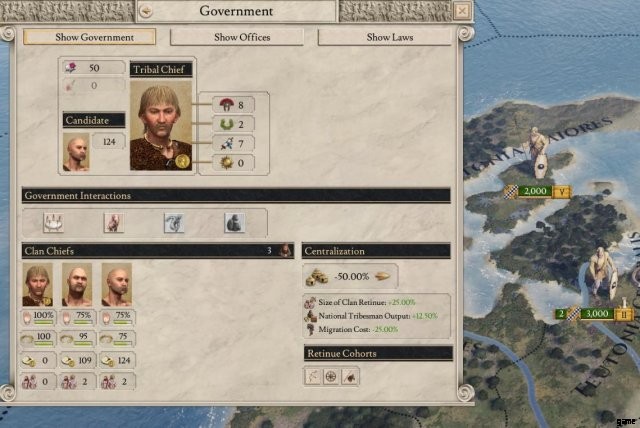
Task: Choose the clan chief portrait with 124 gold
Action: pyautogui.click(x=116, y=285)
